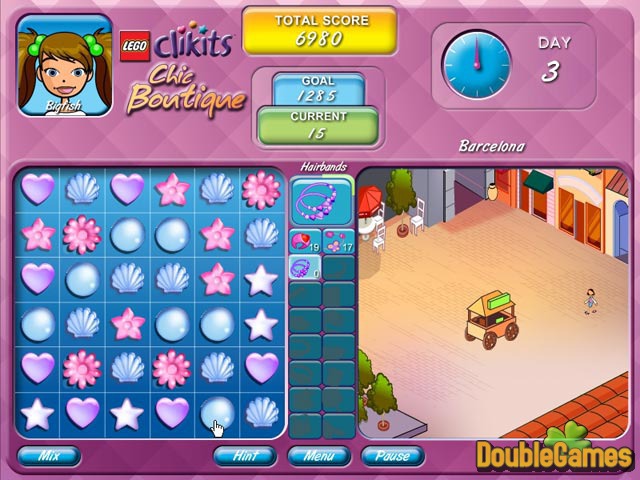Pick the small purple hairband item showing 0
640x480 pixels.
[x=305, y=267]
